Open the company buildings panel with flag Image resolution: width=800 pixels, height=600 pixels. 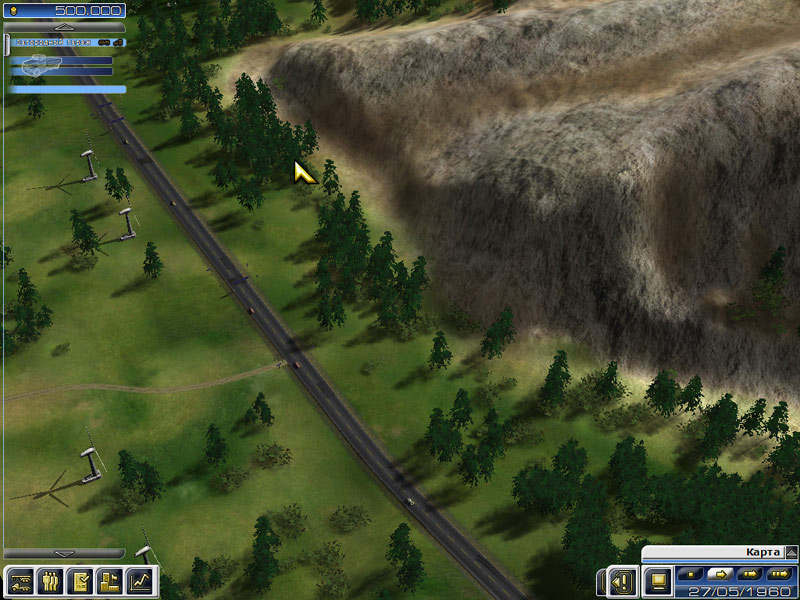click(x=109, y=580)
